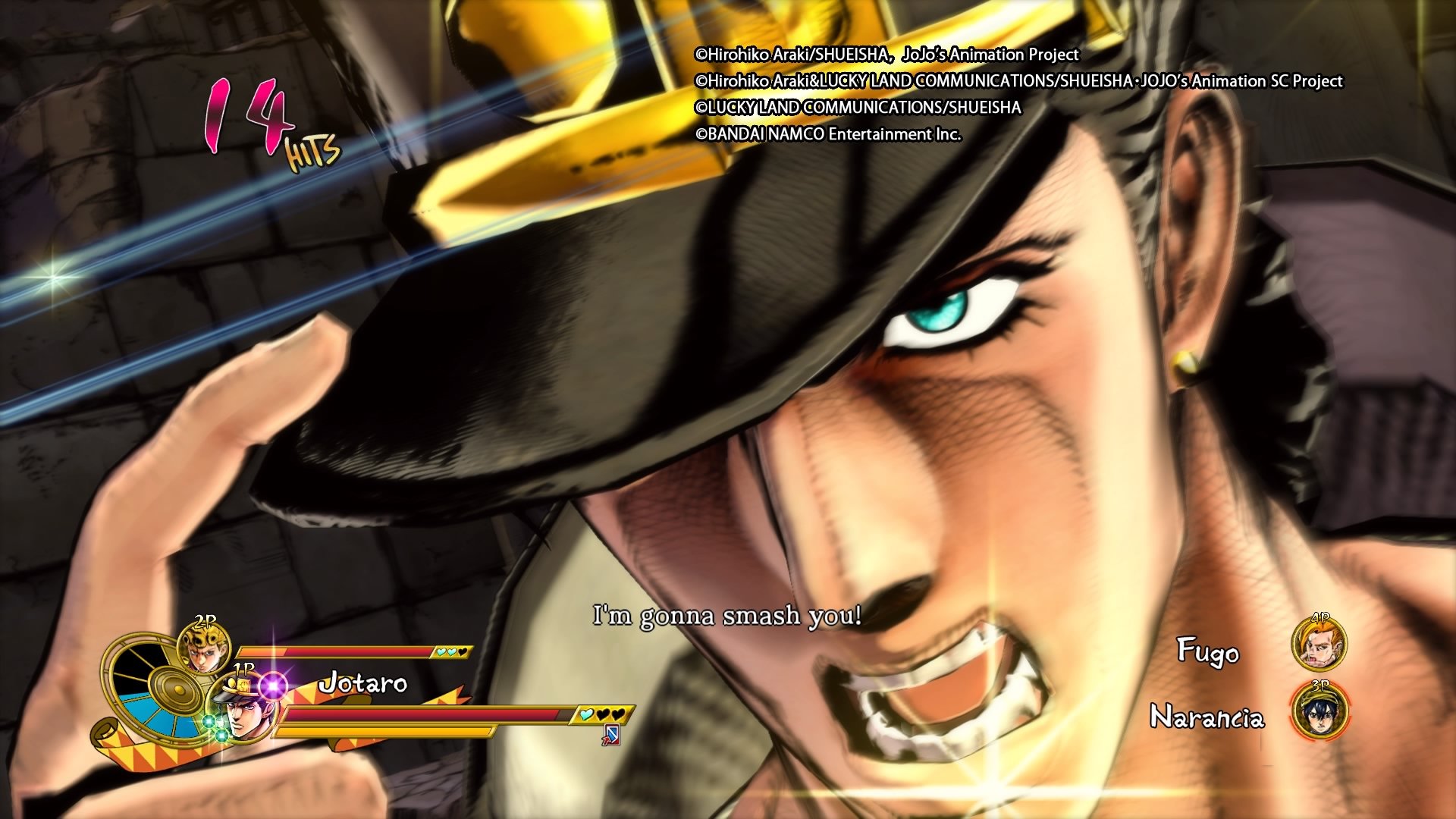Select the pink sparkle orb on Jotaro's portrait

(272, 686)
